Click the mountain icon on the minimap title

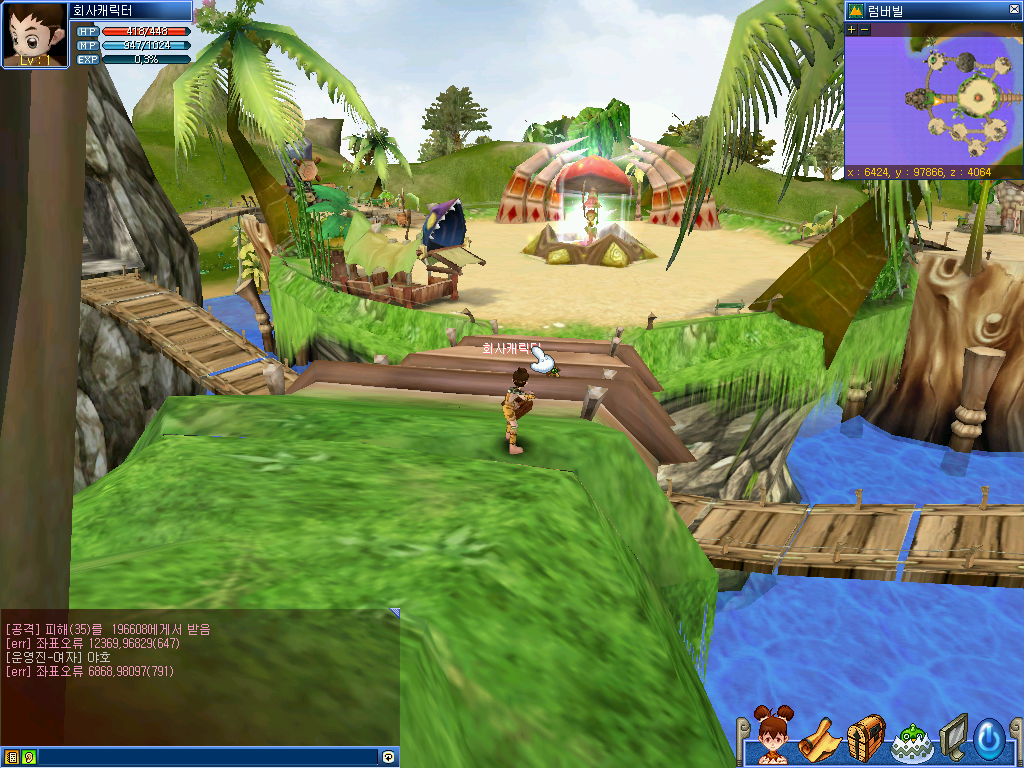click(856, 11)
